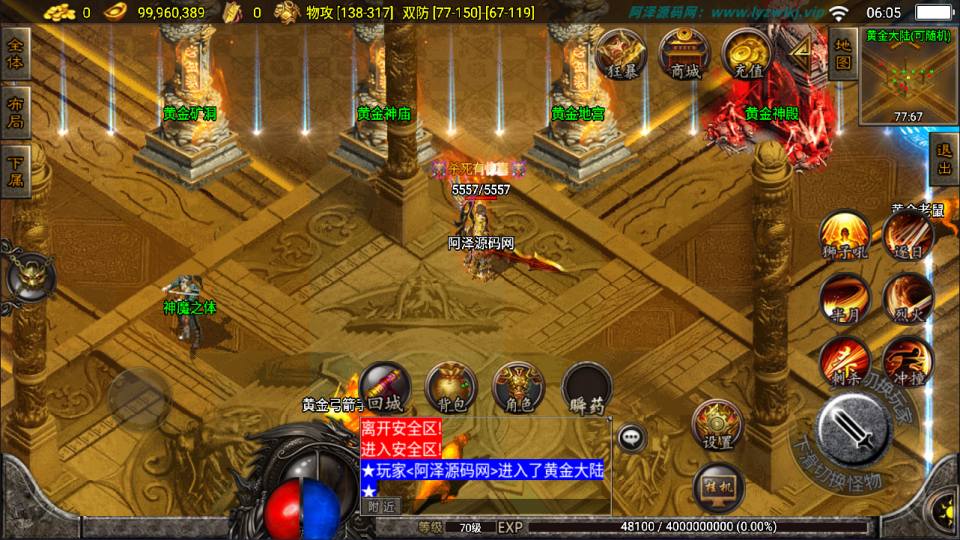This screenshot has height=540, width=960.
Task: Show the 角色 character sheet
Action: click(519, 388)
